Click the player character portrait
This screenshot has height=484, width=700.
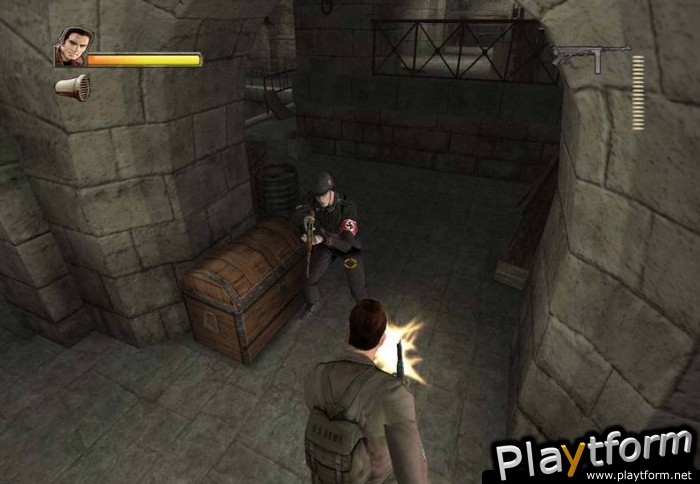tap(70, 48)
